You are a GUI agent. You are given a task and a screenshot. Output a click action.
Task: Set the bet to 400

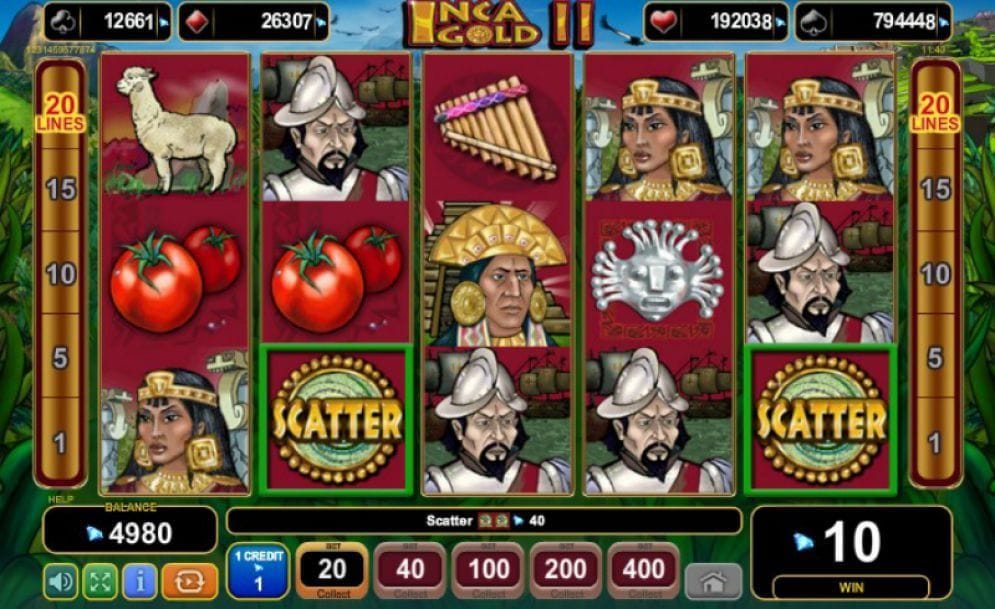[643, 572]
